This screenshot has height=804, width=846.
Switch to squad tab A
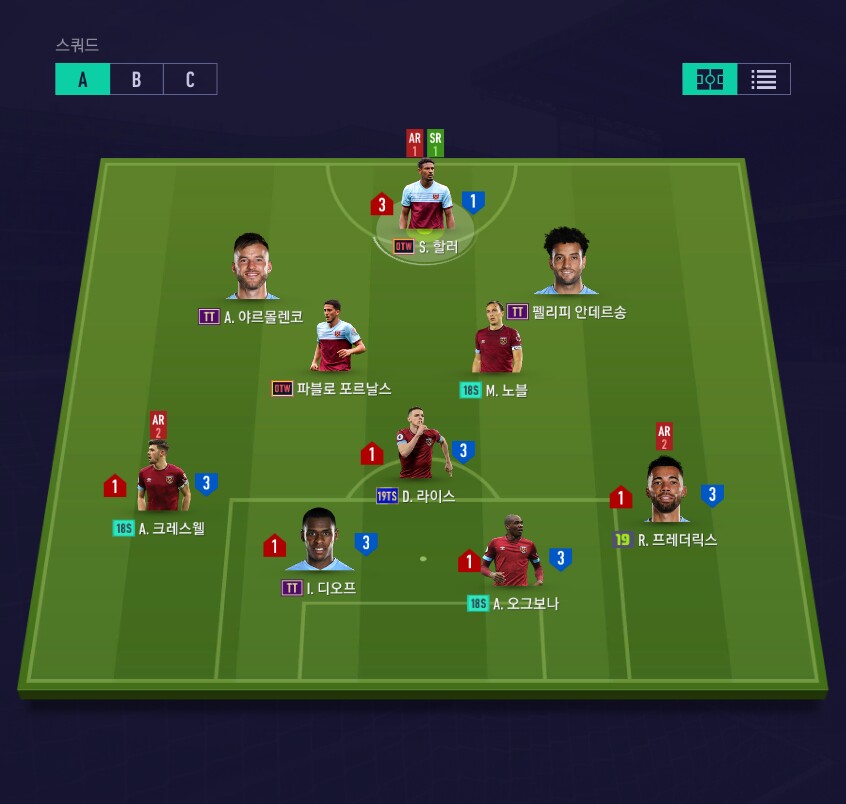(x=82, y=80)
